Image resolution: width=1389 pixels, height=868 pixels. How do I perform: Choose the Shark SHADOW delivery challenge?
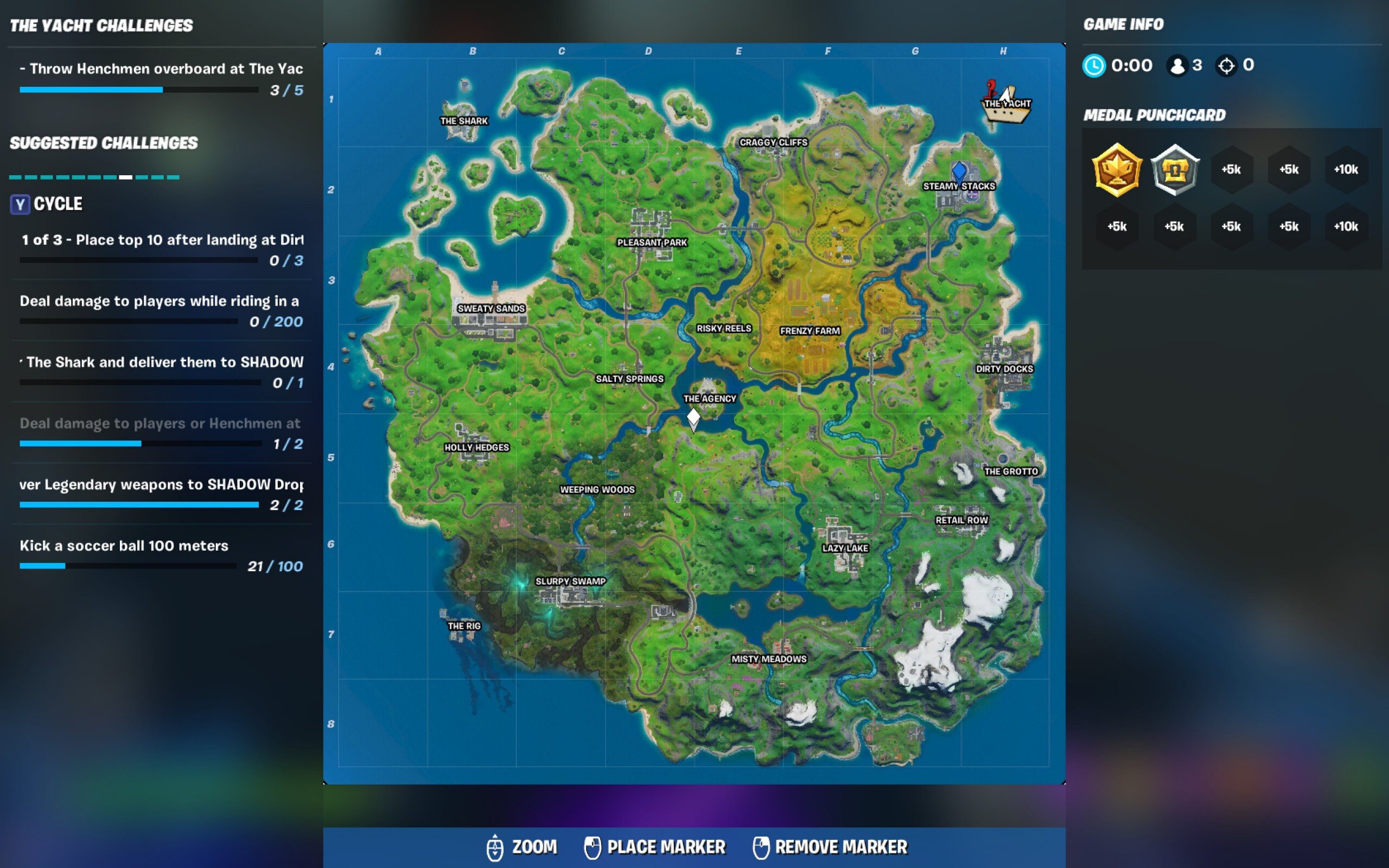tap(161, 372)
